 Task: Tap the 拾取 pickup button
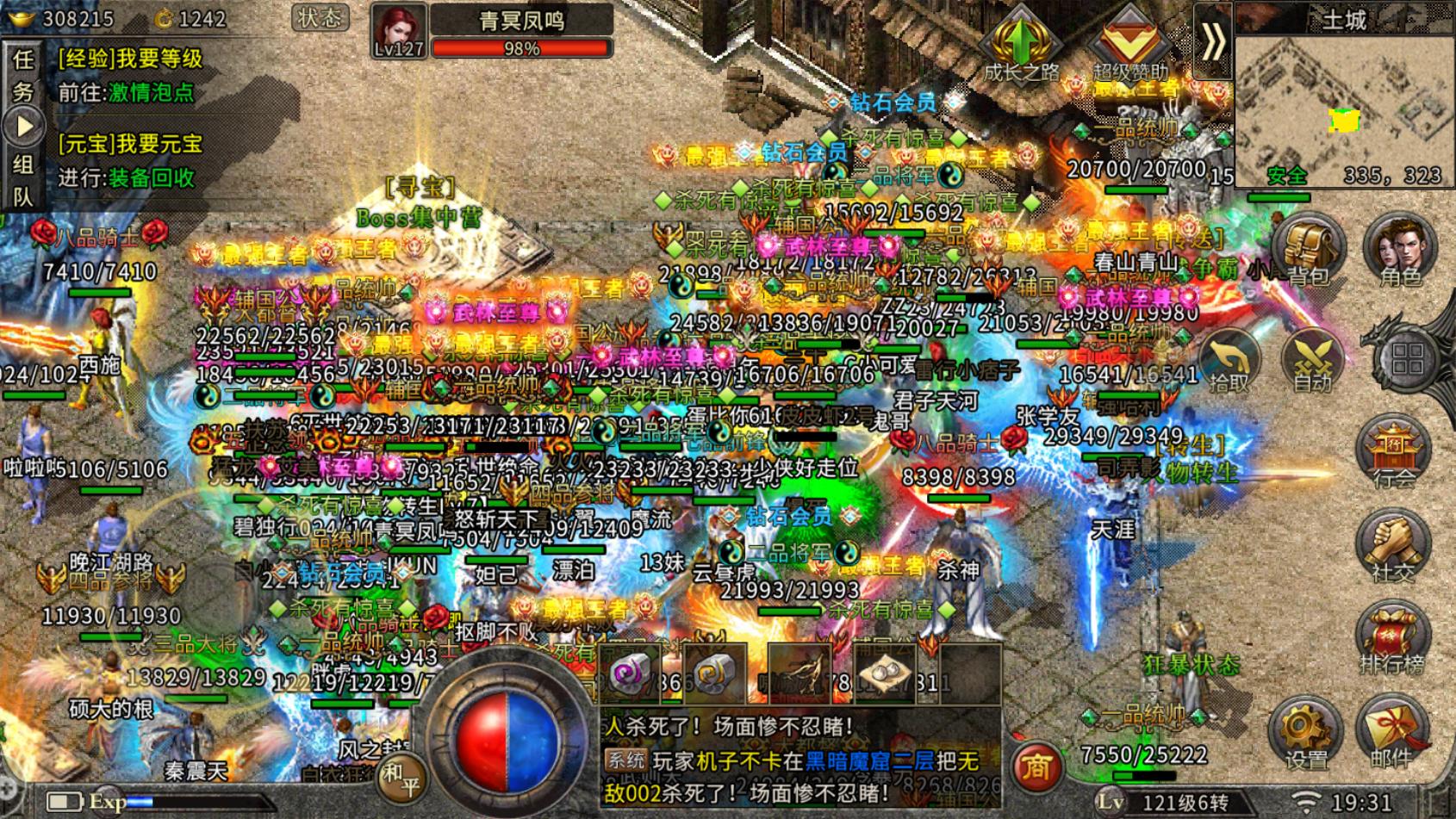(x=1229, y=362)
